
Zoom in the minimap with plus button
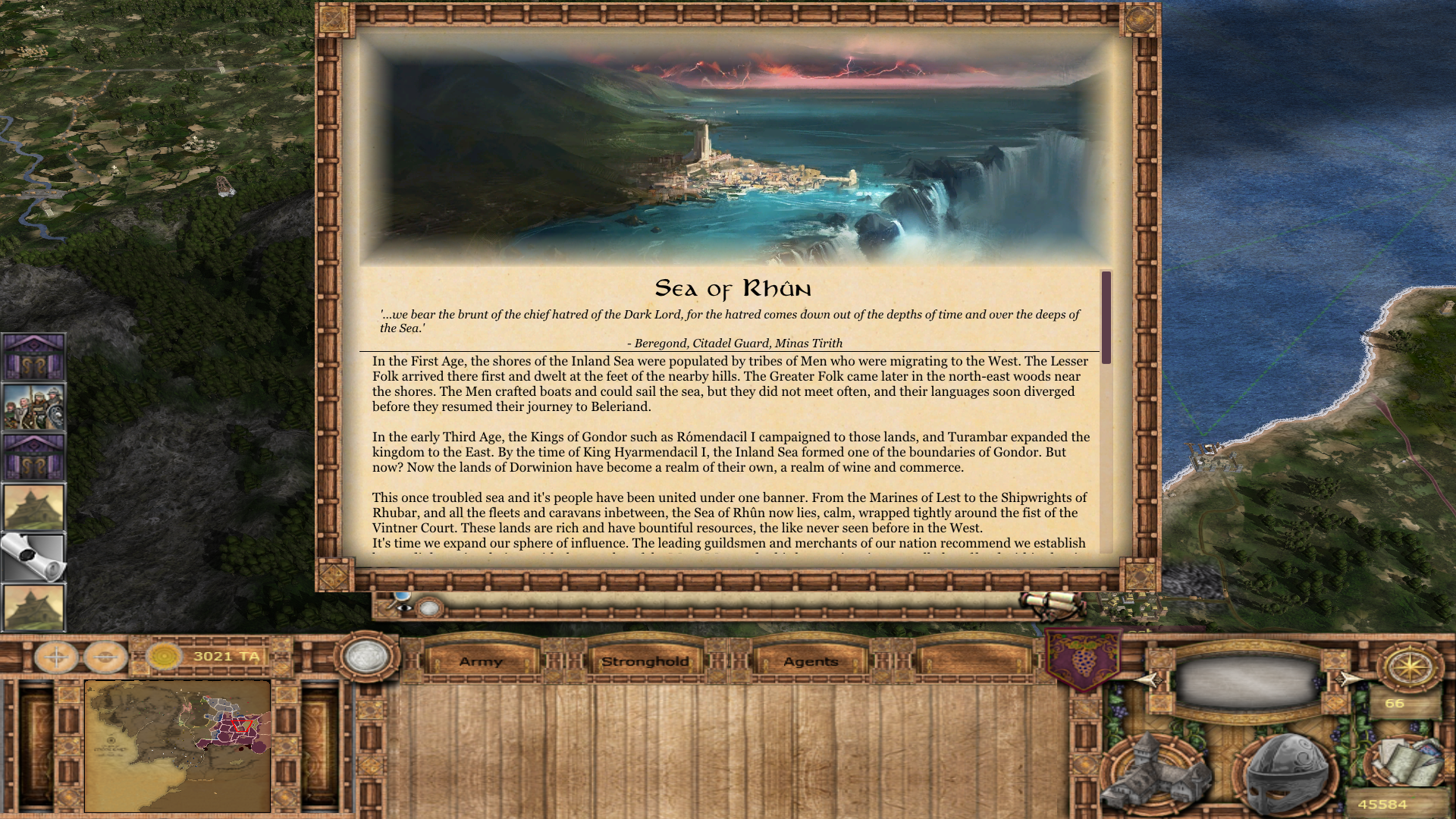point(57,657)
